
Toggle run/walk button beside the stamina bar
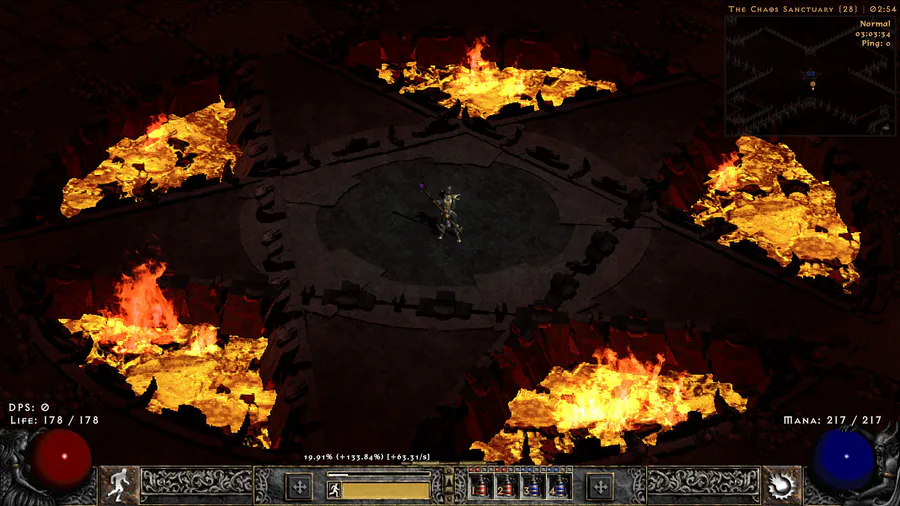[x=334, y=489]
